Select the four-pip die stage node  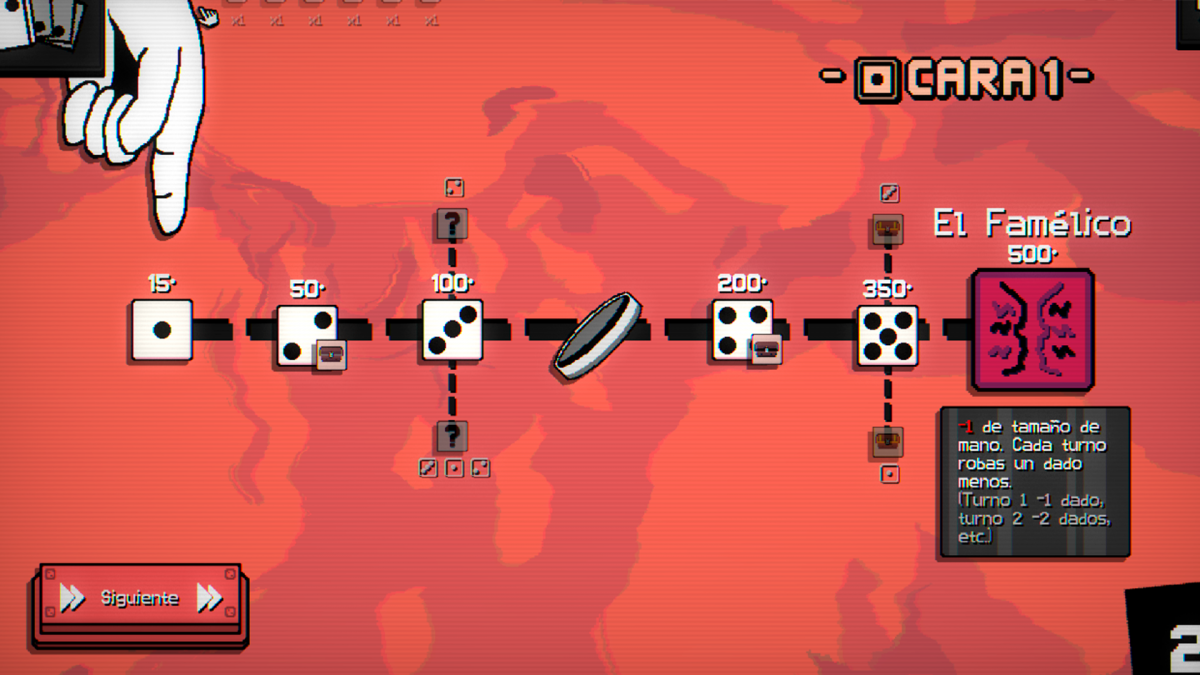click(742, 330)
